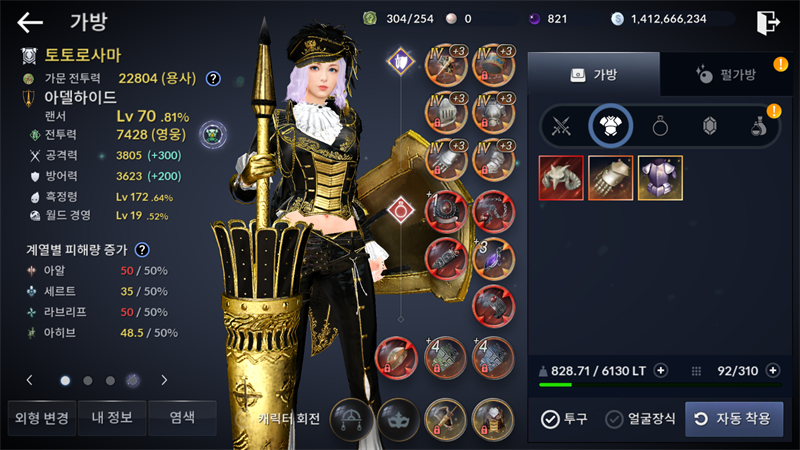Image resolution: width=800 pixels, height=450 pixels.
Task: Switch to the 펄가방 tab
Action: coord(723,73)
